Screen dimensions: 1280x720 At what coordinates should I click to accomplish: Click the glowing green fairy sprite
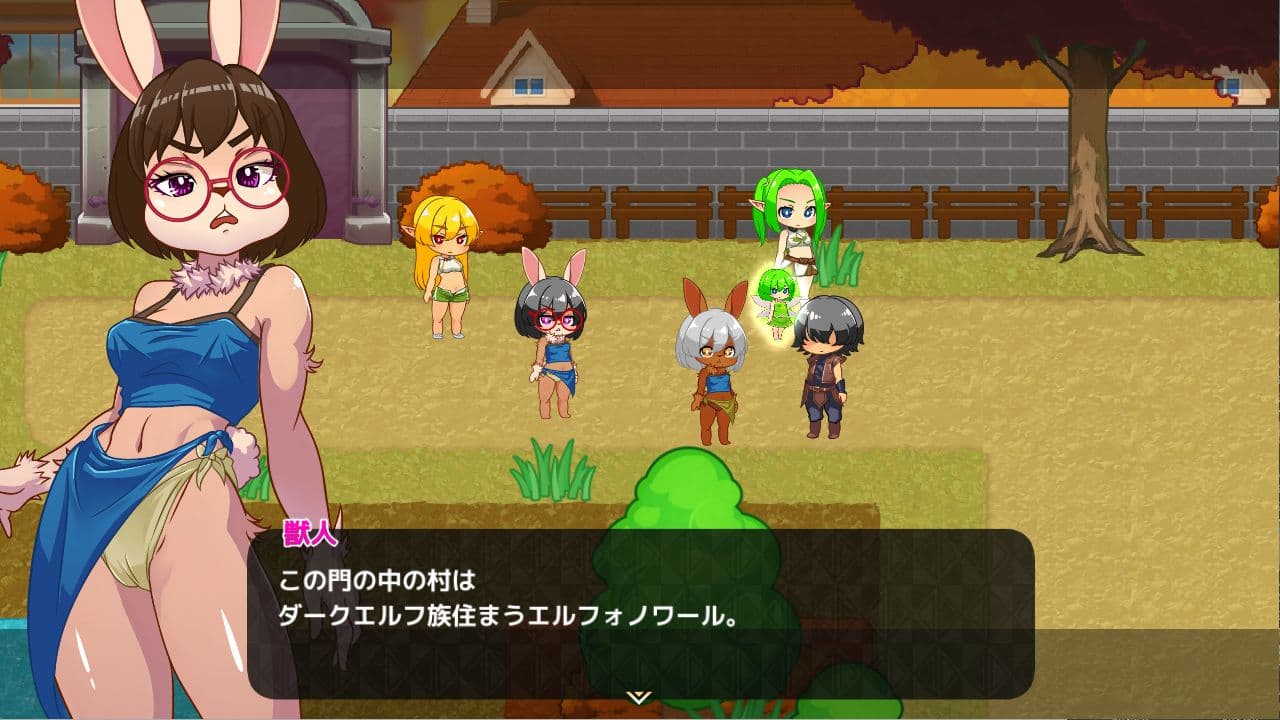[x=778, y=300]
